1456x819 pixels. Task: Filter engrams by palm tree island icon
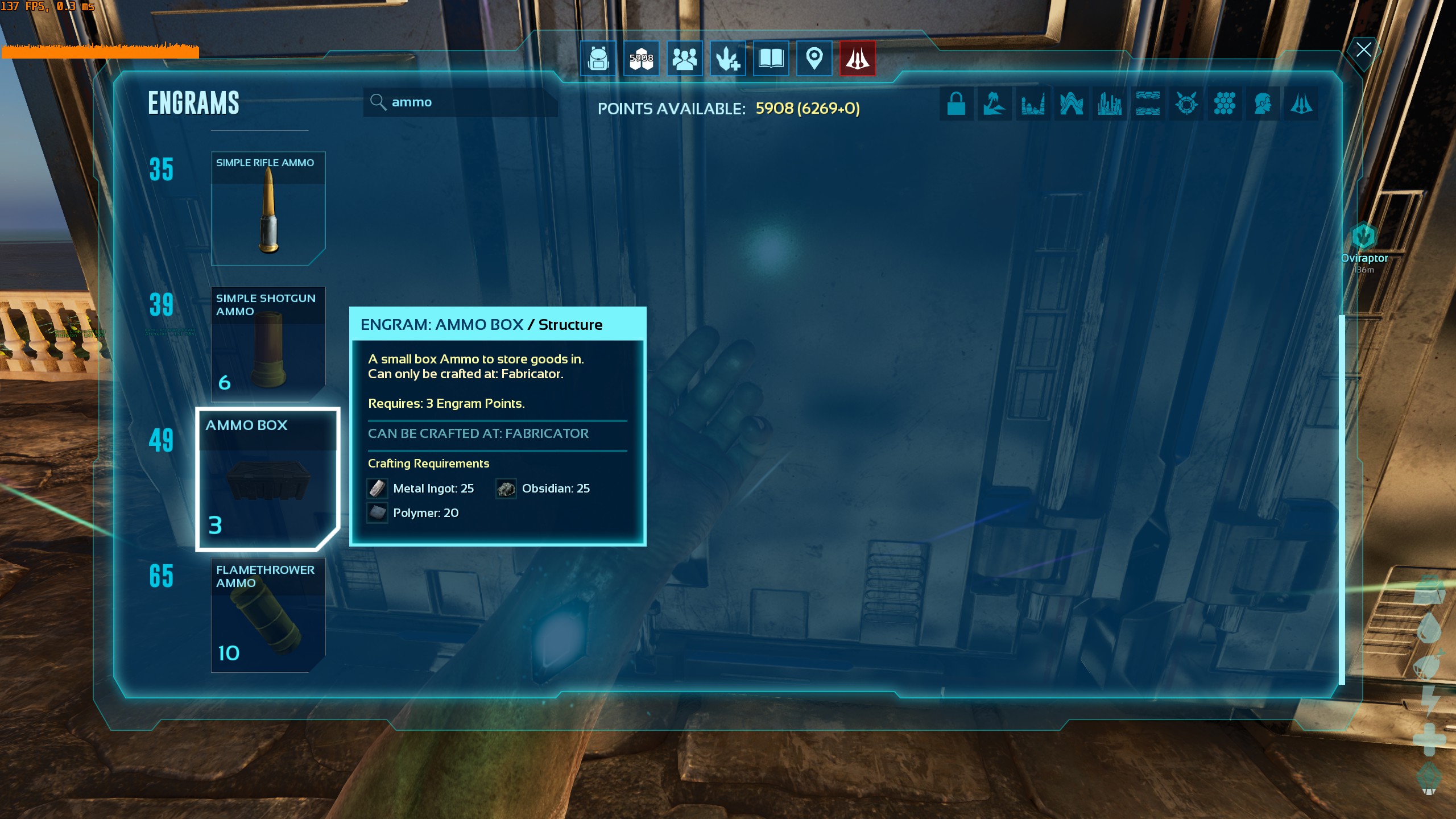[994, 104]
